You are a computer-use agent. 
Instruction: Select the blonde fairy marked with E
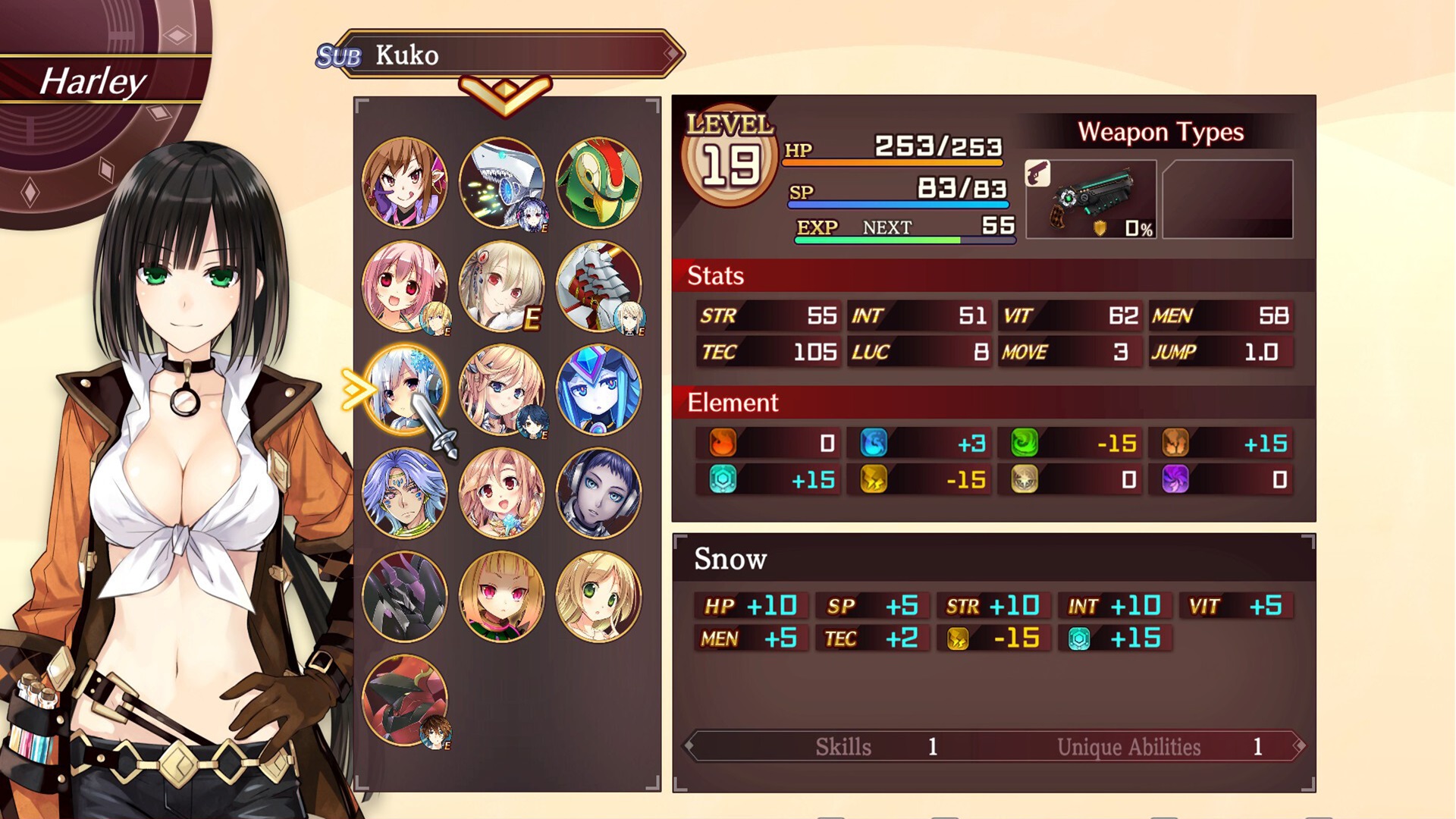tap(501, 287)
